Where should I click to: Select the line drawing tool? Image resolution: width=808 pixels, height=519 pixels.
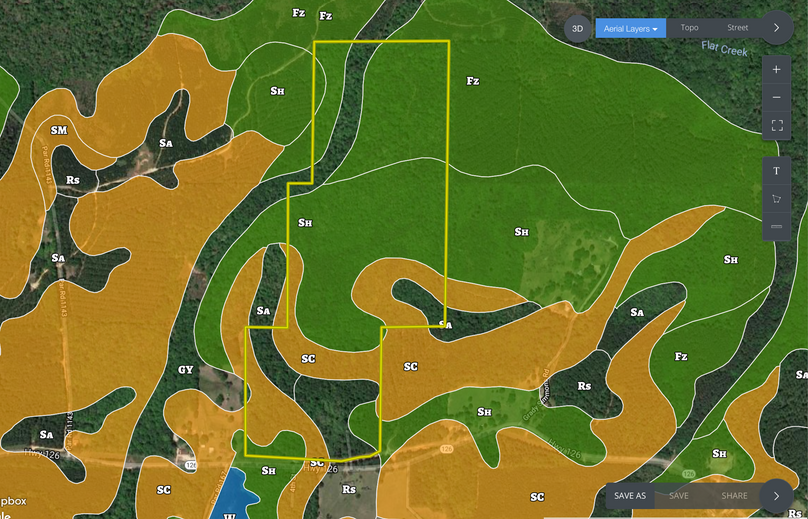tap(777, 227)
